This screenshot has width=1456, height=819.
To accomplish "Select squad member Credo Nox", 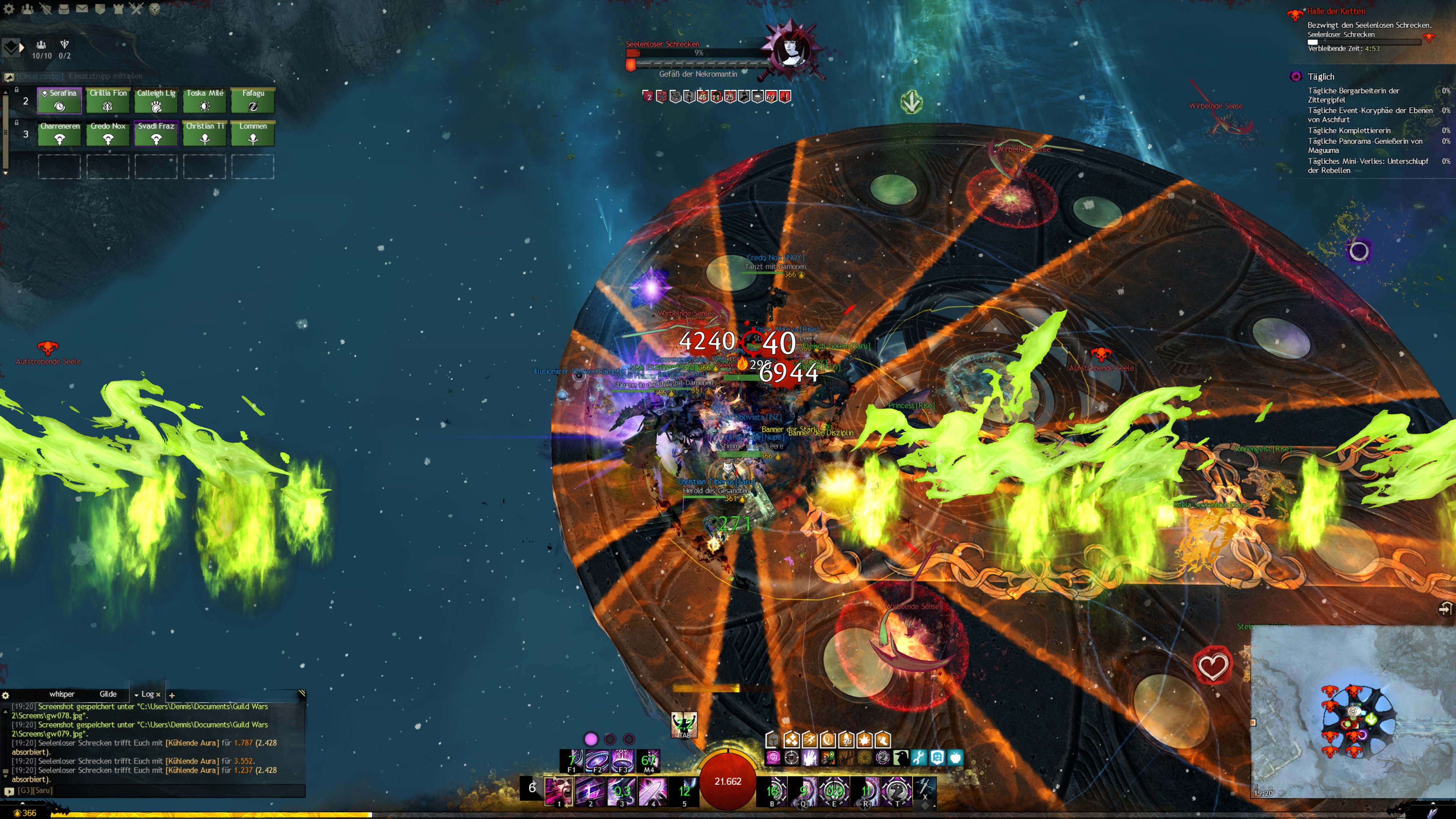I will tap(108, 133).
